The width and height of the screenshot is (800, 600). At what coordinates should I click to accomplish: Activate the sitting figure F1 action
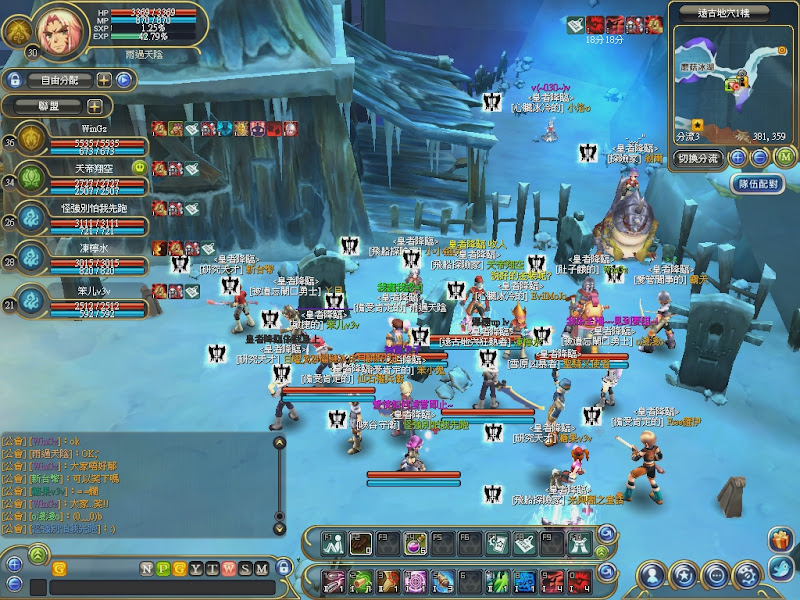click(x=334, y=544)
